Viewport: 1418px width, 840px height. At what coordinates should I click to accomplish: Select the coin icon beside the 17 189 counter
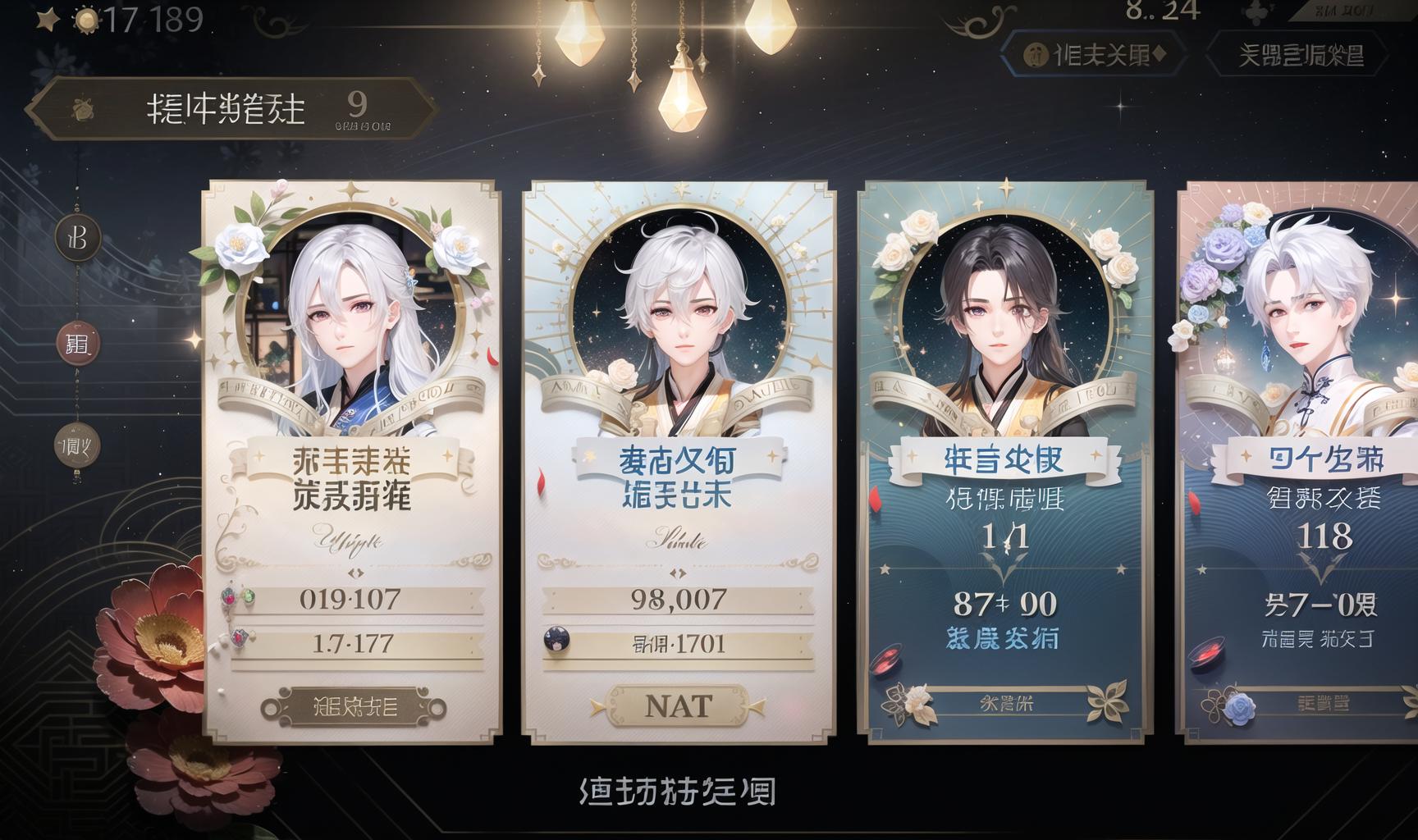tap(87, 20)
